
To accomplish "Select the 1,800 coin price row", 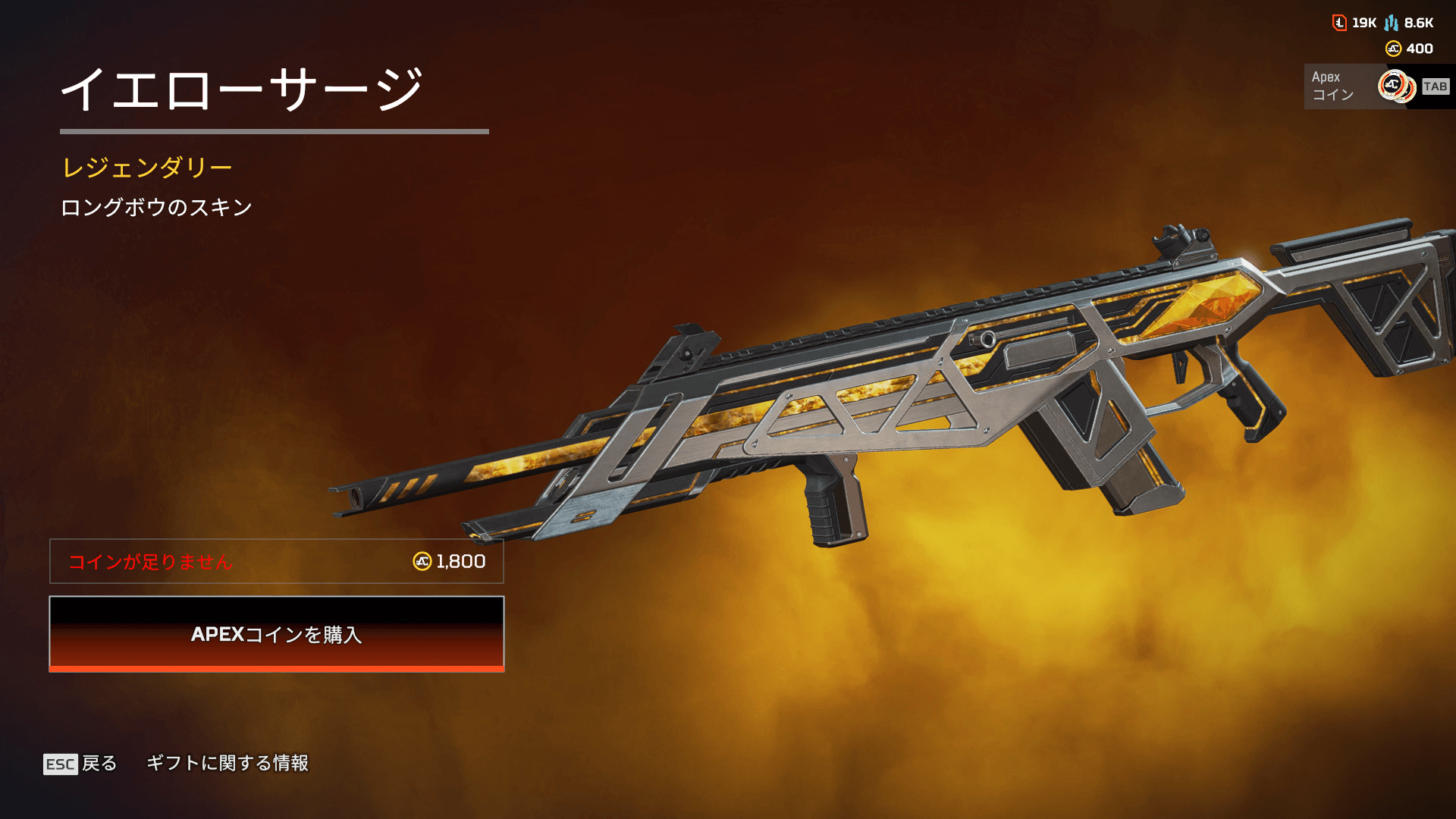I will pos(277,561).
